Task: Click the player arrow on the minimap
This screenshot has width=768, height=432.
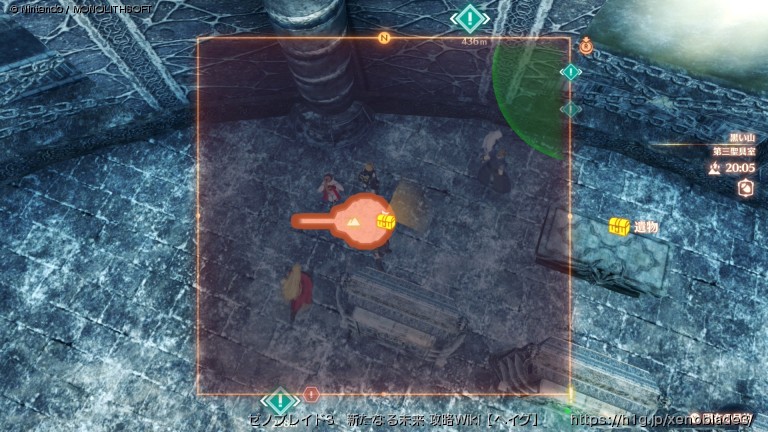Action: (x=353, y=221)
